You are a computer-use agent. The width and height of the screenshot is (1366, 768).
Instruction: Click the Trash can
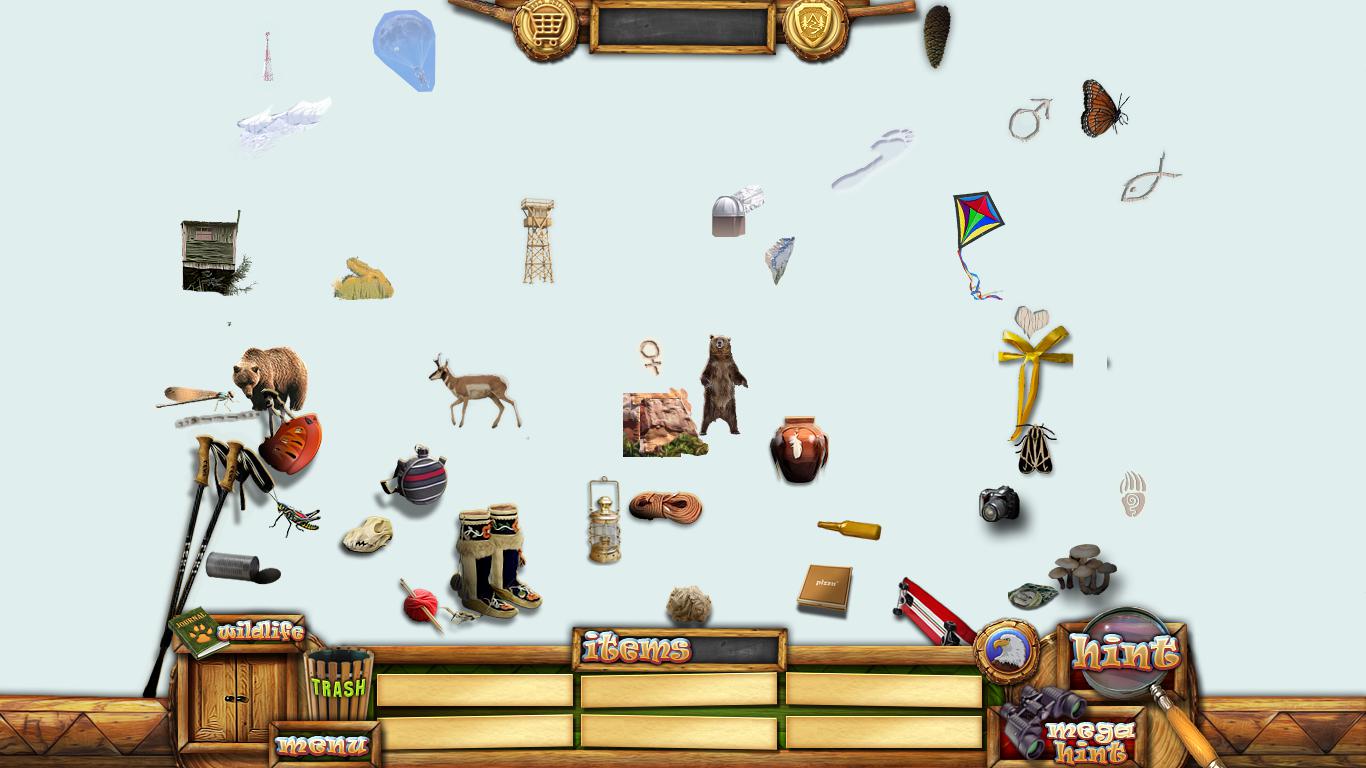coord(338,685)
